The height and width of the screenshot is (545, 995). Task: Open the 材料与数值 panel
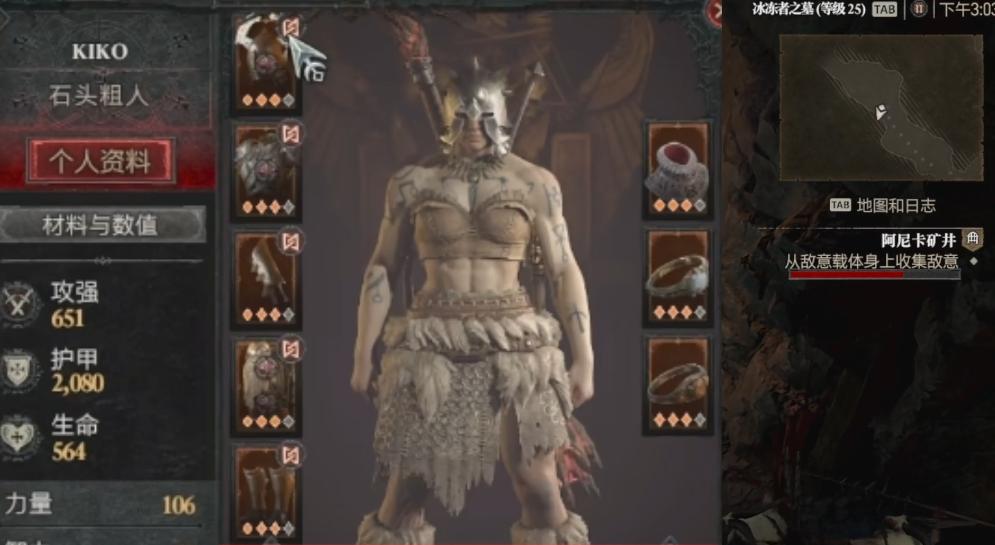pos(101,225)
